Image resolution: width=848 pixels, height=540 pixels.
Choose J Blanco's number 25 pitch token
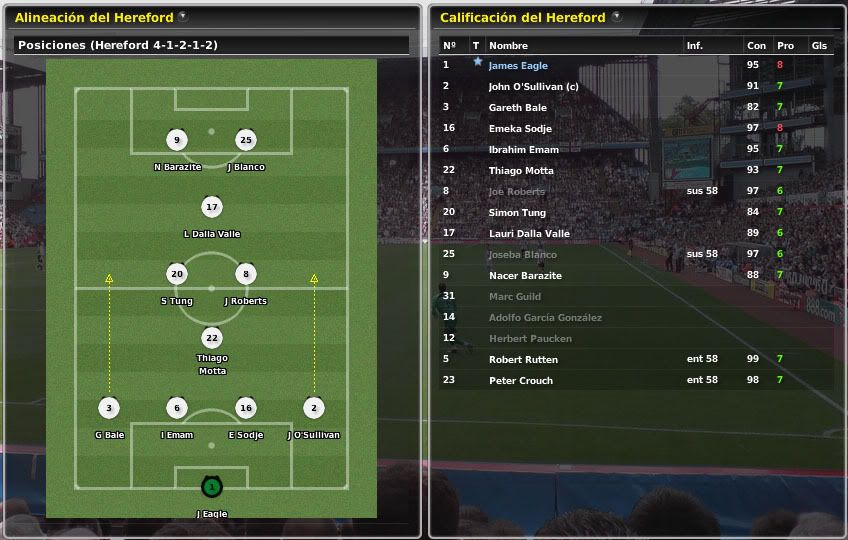pyautogui.click(x=246, y=140)
